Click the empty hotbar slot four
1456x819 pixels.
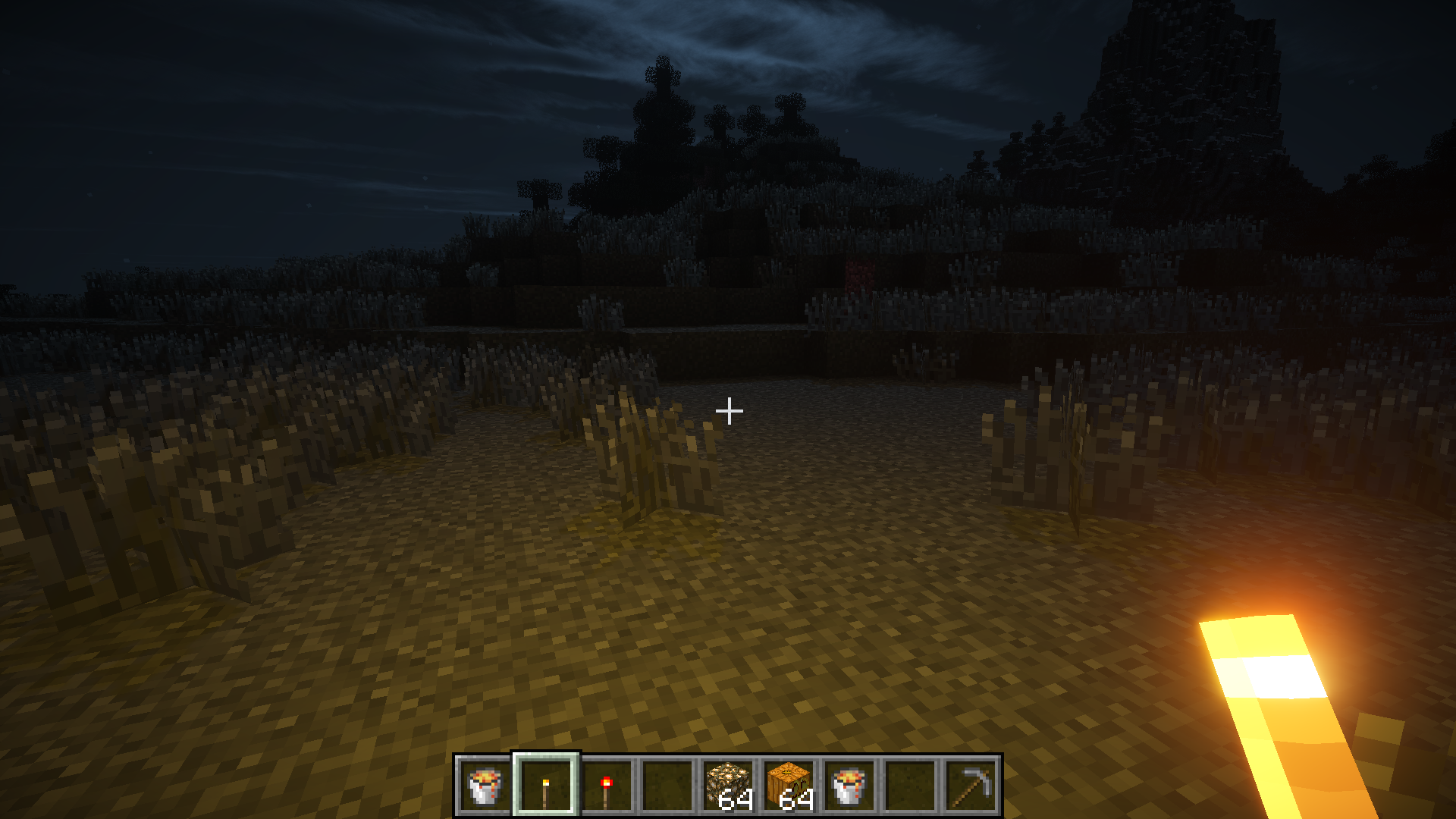tap(669, 788)
